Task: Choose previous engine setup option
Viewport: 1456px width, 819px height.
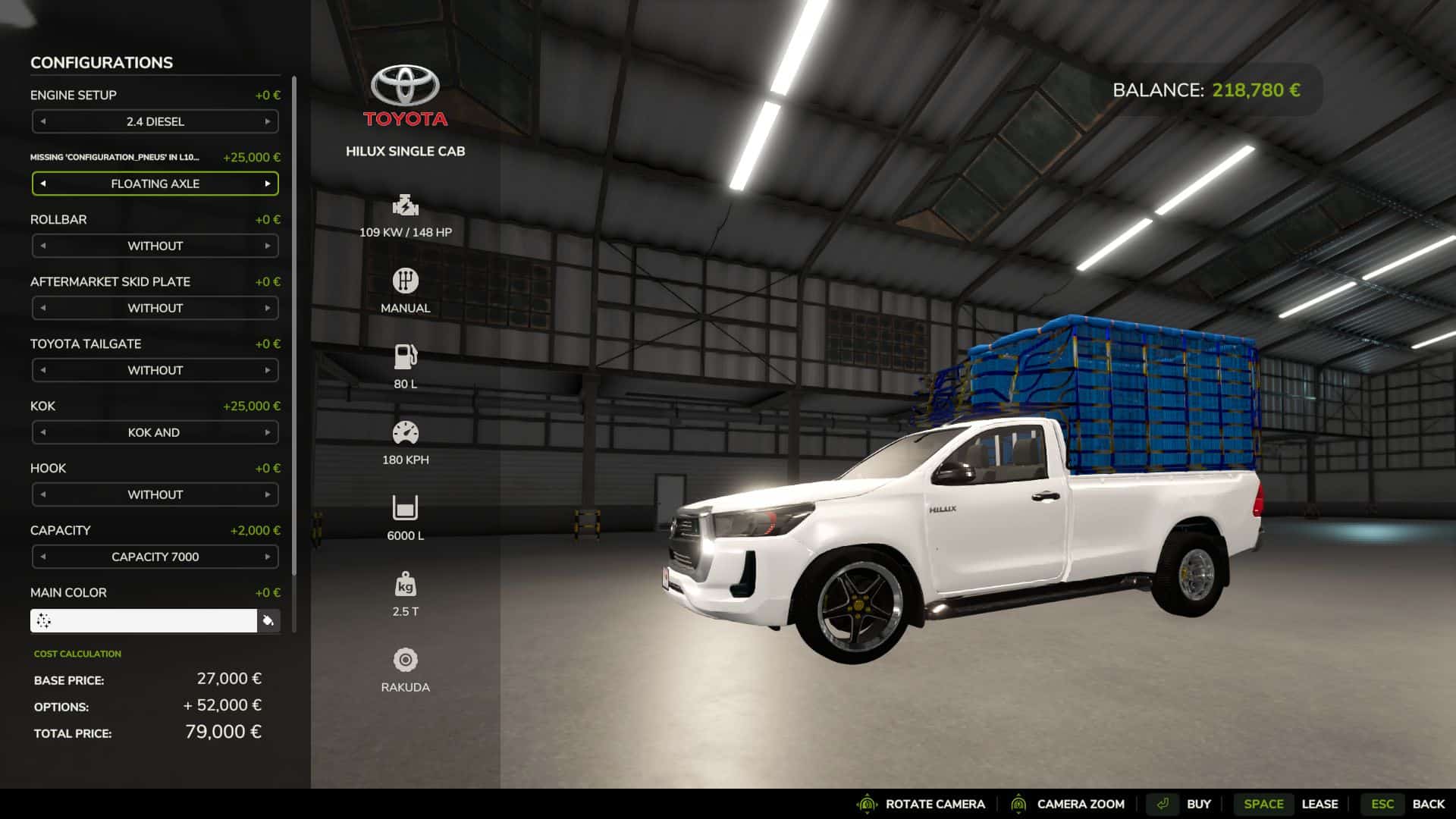Action: [43, 121]
